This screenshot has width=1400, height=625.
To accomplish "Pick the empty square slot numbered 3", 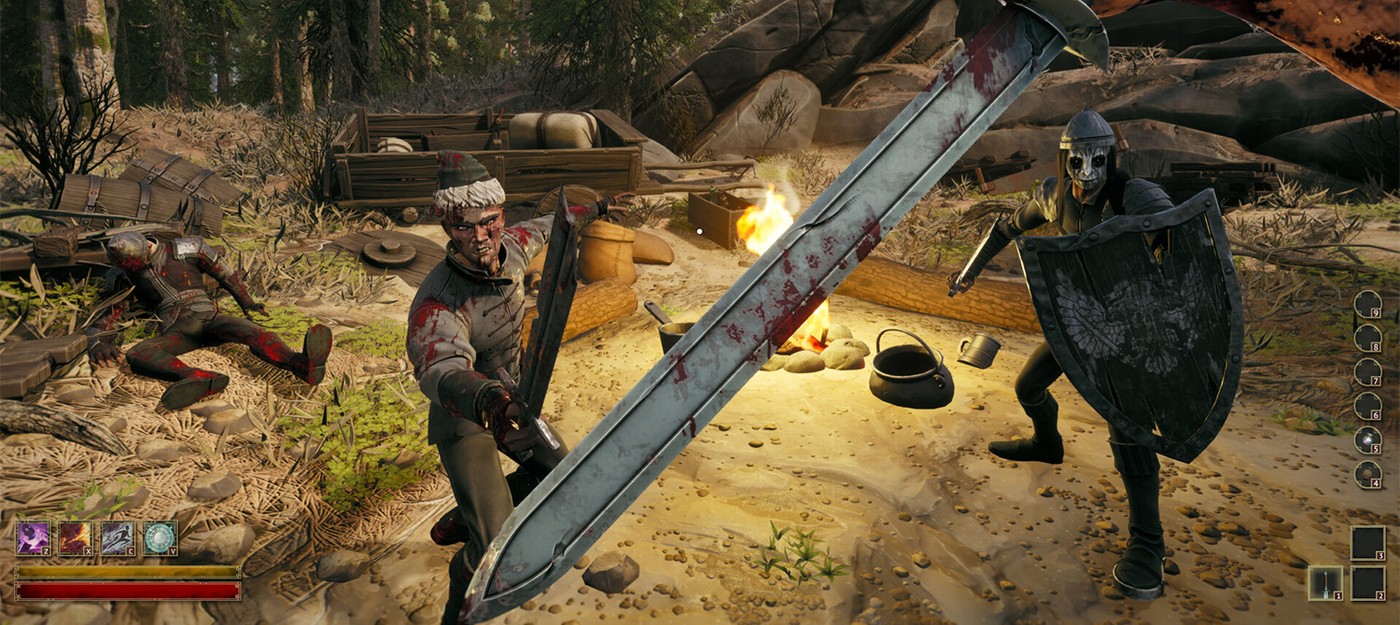I will (1368, 542).
